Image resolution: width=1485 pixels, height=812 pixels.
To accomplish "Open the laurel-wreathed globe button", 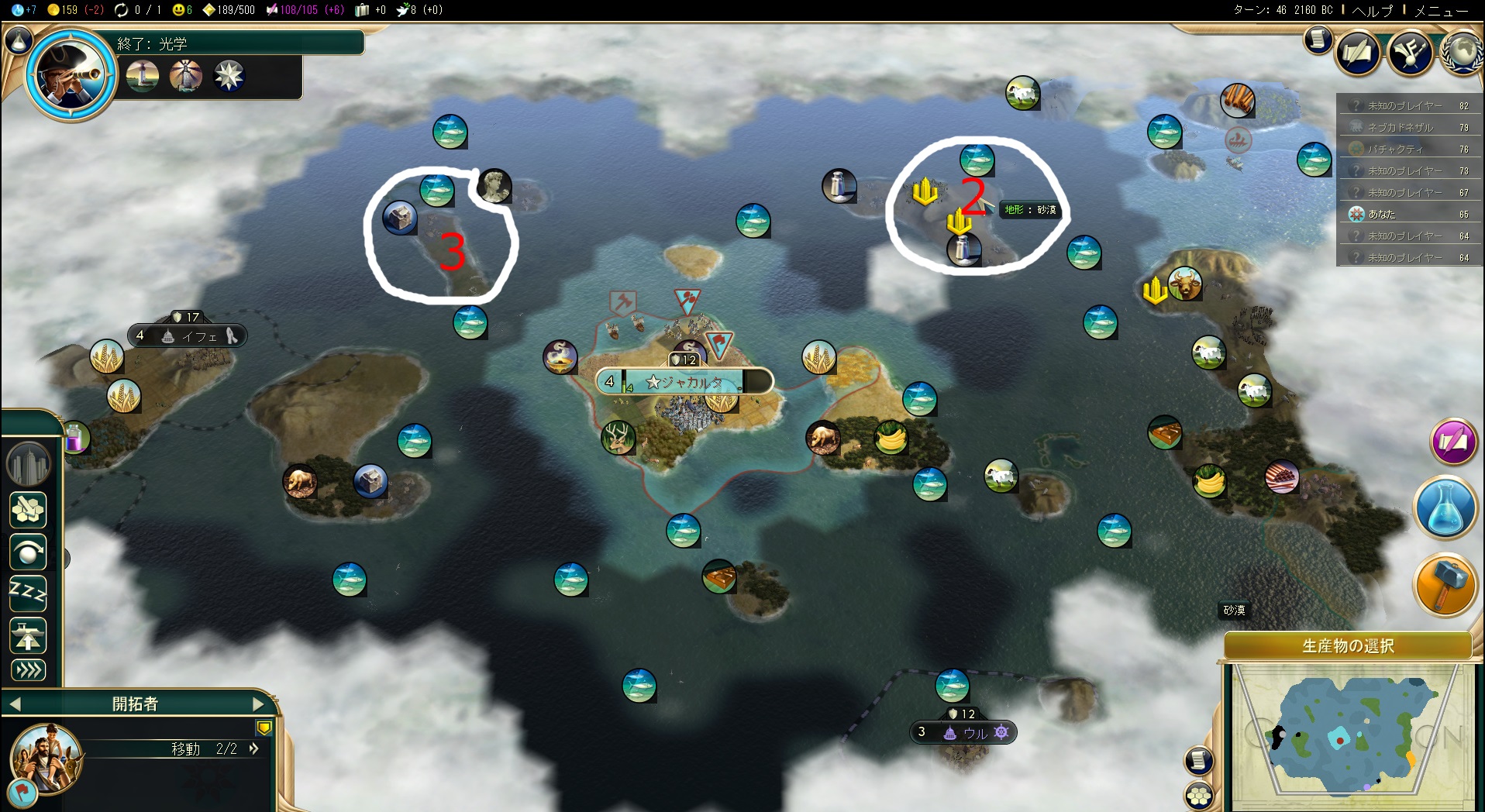I will pos(1463,53).
